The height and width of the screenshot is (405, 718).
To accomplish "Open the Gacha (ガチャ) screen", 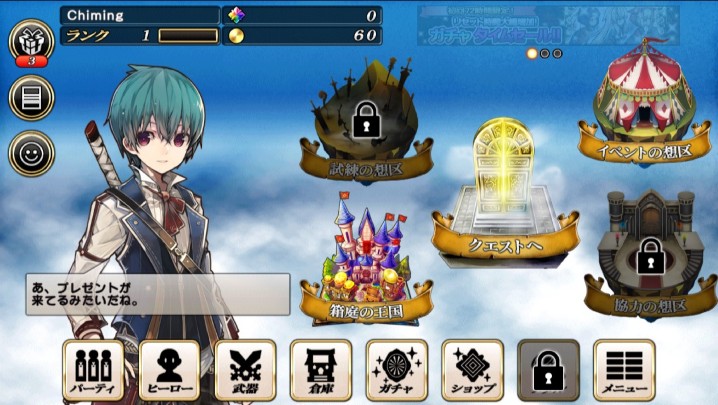I will coord(397,371).
